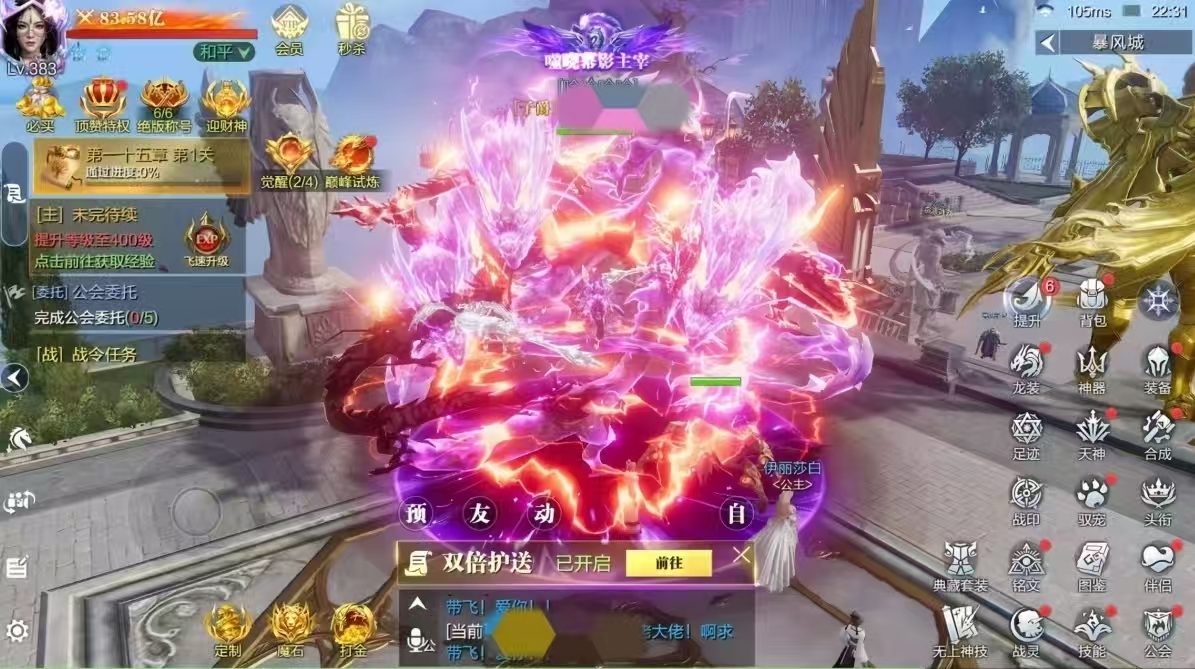This screenshot has height=669, width=1195.
Task: Select the 公会委托 guild commission quest
Action: (x=95, y=305)
